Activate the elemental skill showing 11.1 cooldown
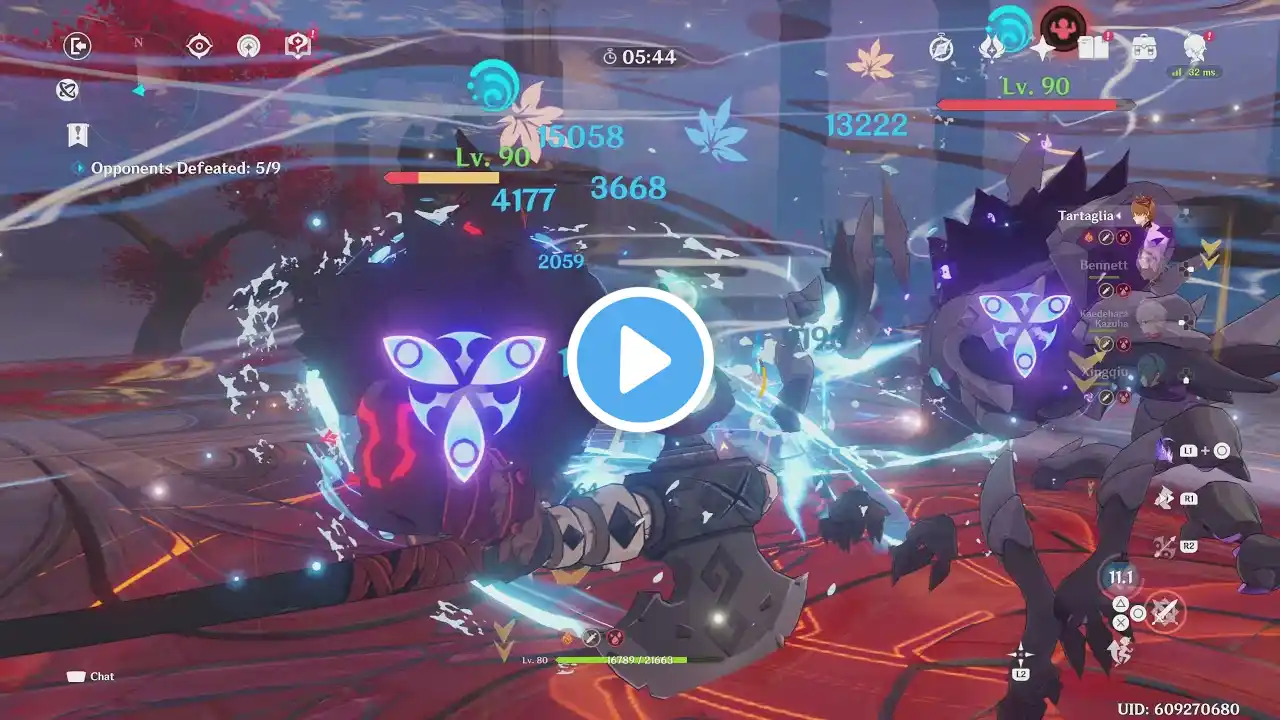Screen dimensions: 1280x720 pyautogui.click(x=1120, y=578)
